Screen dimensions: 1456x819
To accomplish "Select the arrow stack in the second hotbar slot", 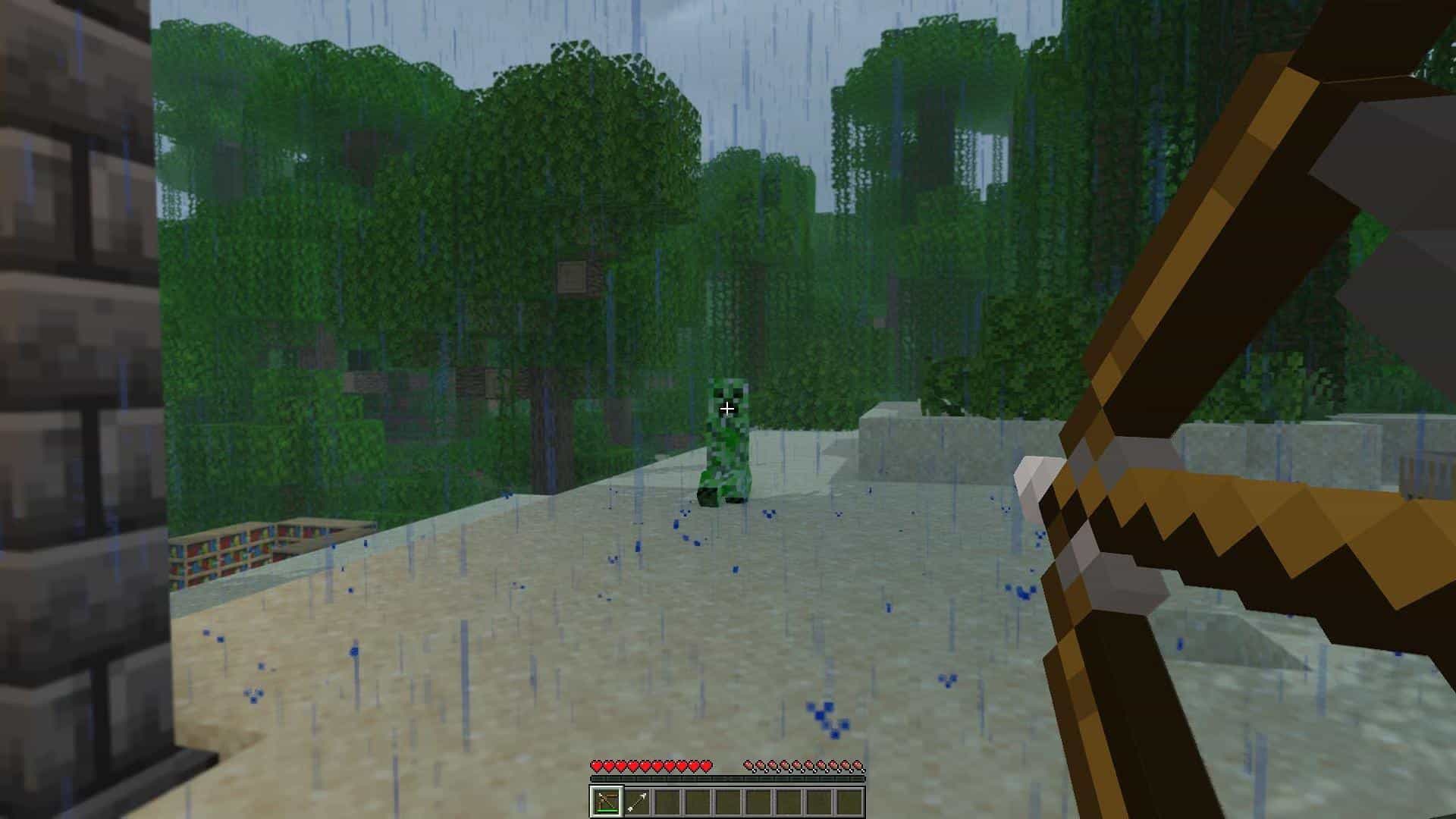I will [x=636, y=799].
